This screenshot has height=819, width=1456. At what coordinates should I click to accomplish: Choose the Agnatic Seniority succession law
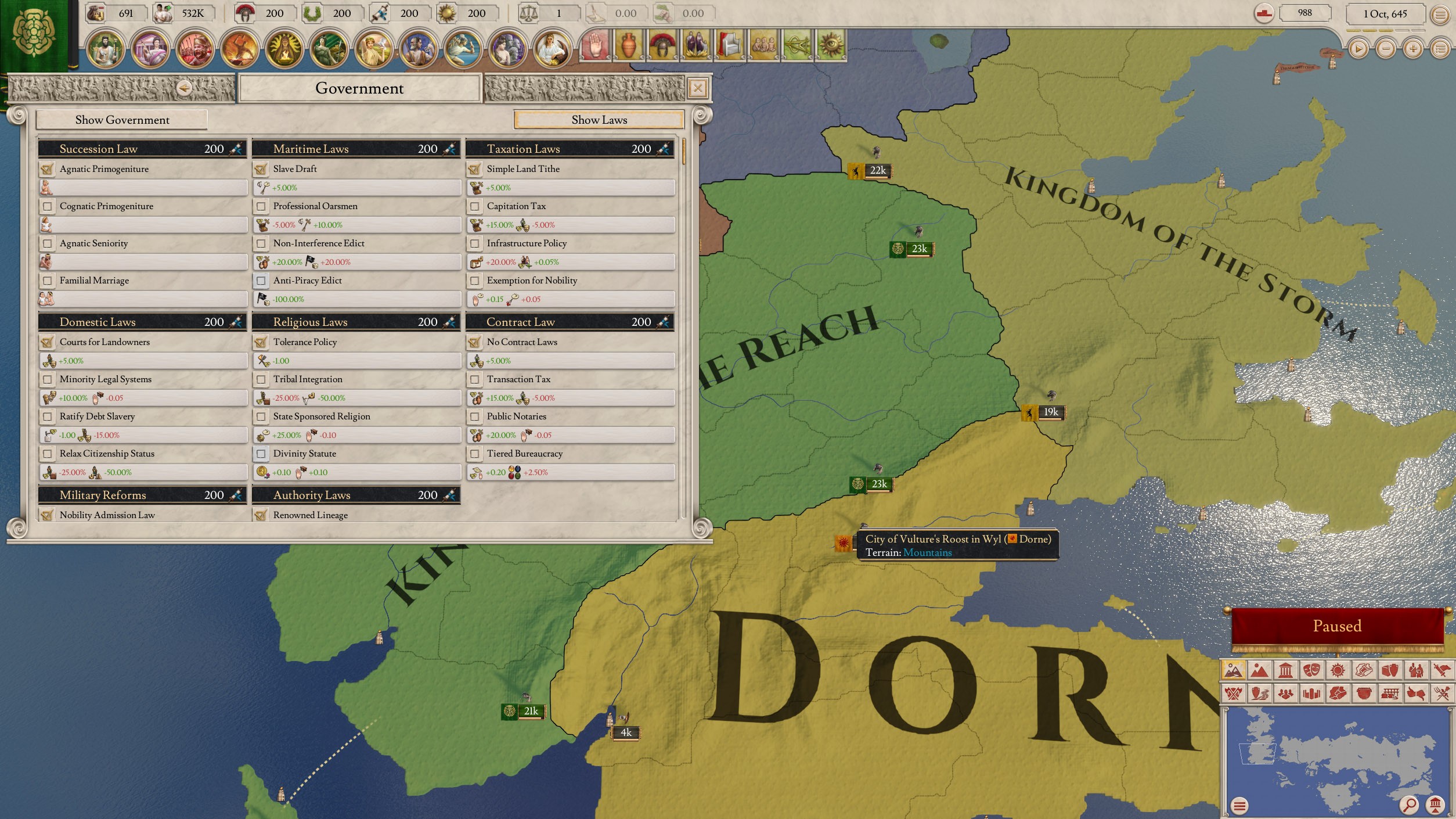click(48, 243)
